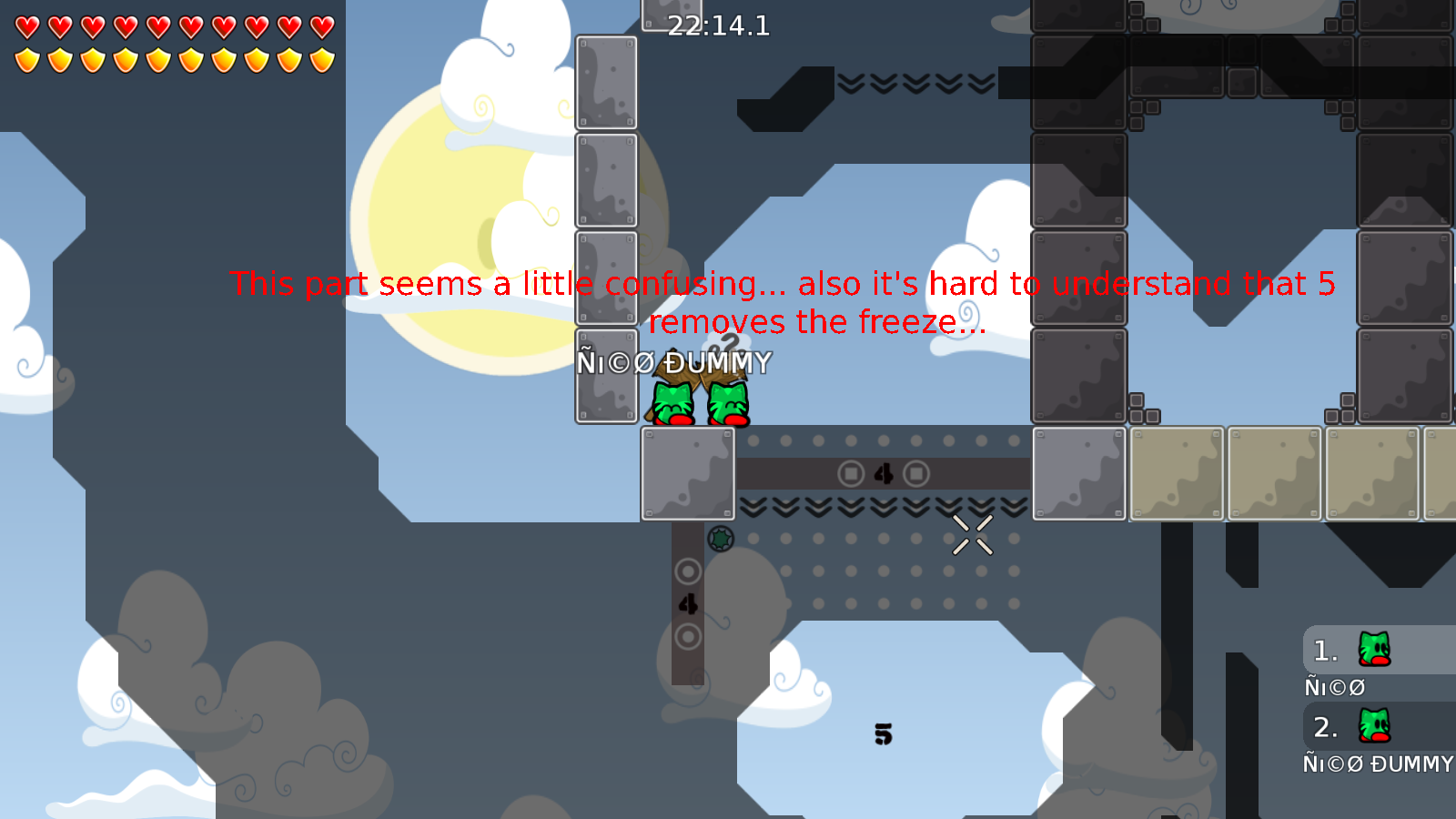1456x819 pixels.
Task: Toggle the circular switch above the vertical 4
Action: tap(689, 571)
